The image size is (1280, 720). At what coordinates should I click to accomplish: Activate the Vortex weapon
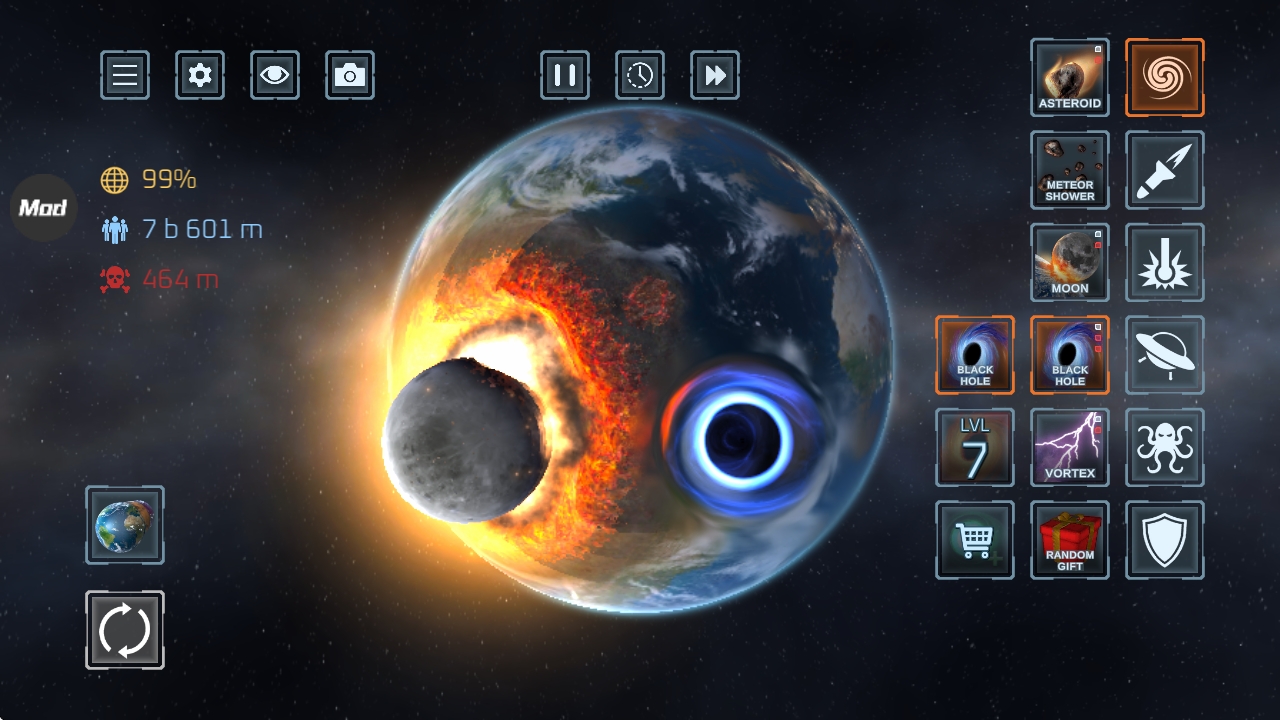pos(1070,447)
